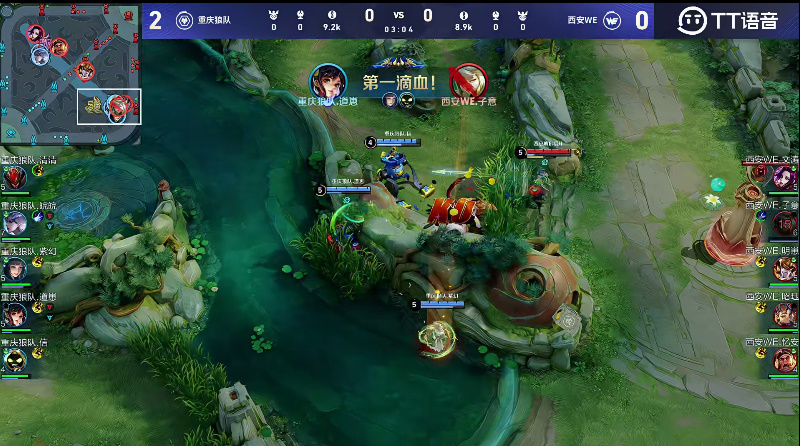Click the 重庆狼队 team logo in scoreboard

[185, 19]
